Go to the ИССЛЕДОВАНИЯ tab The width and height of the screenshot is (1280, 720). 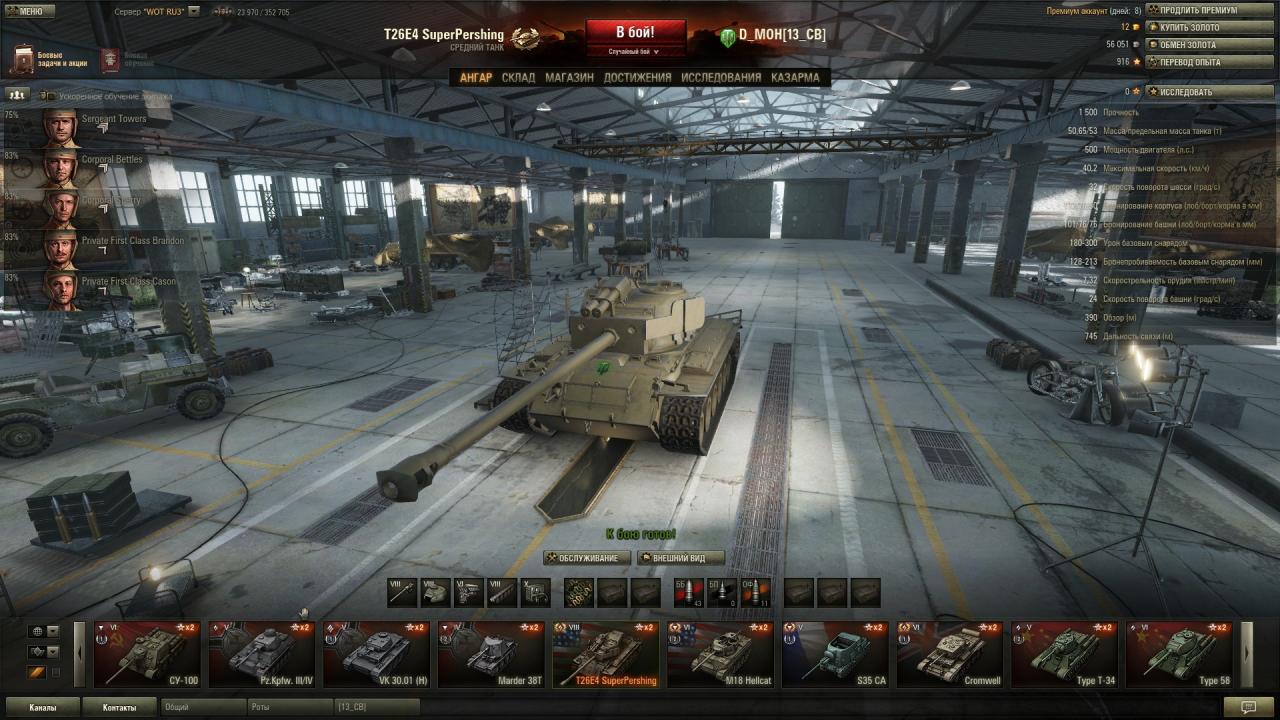(720, 77)
